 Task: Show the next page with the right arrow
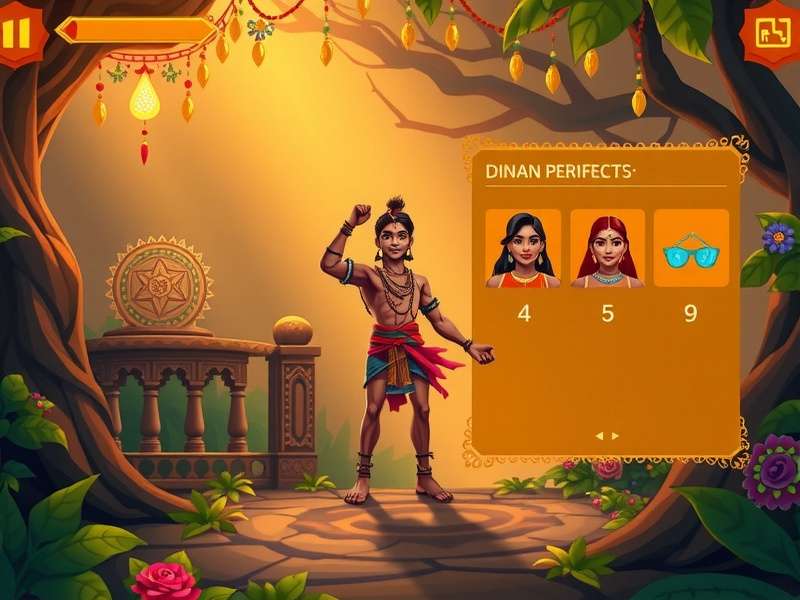[615, 436]
